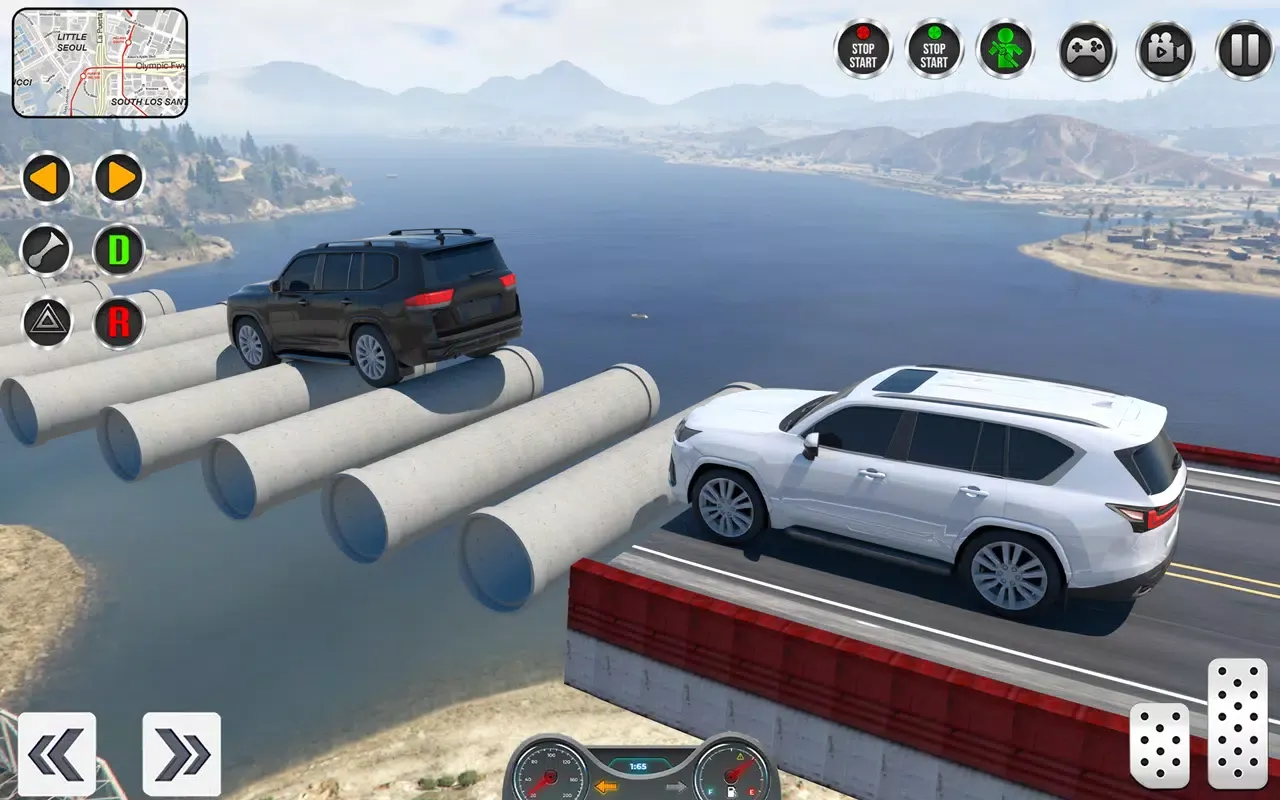Open the gamepad controls mode
This screenshot has height=800, width=1280.
pyautogui.click(x=1085, y=48)
